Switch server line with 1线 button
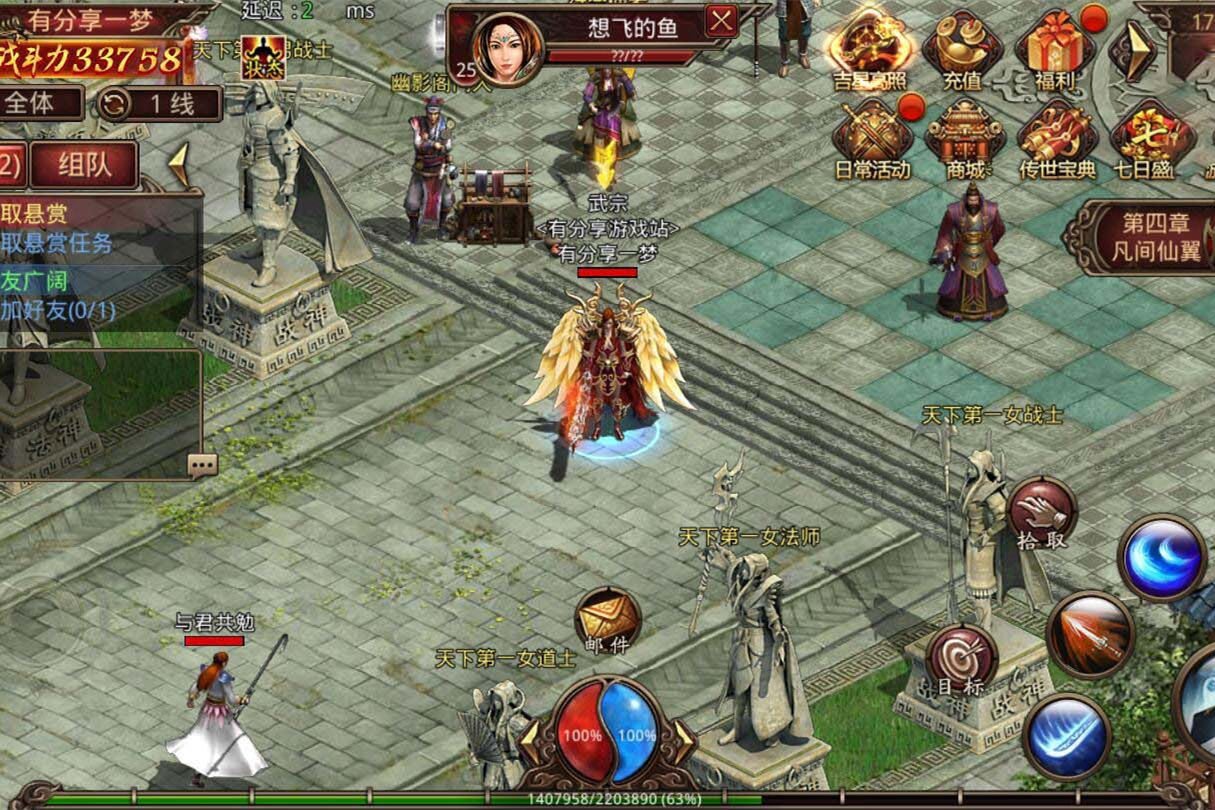 (x=160, y=103)
